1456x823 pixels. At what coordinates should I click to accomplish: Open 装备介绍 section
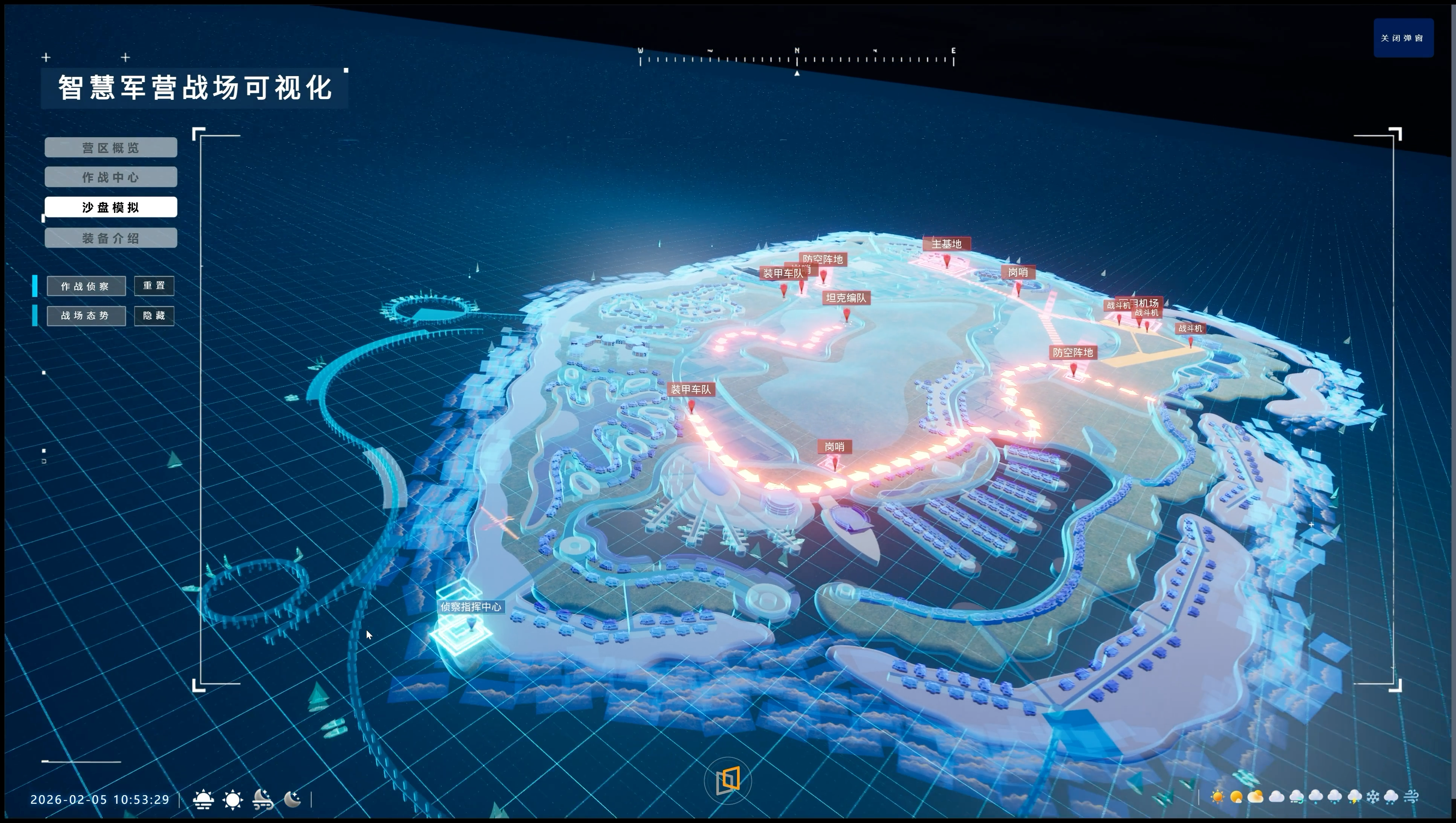point(111,238)
